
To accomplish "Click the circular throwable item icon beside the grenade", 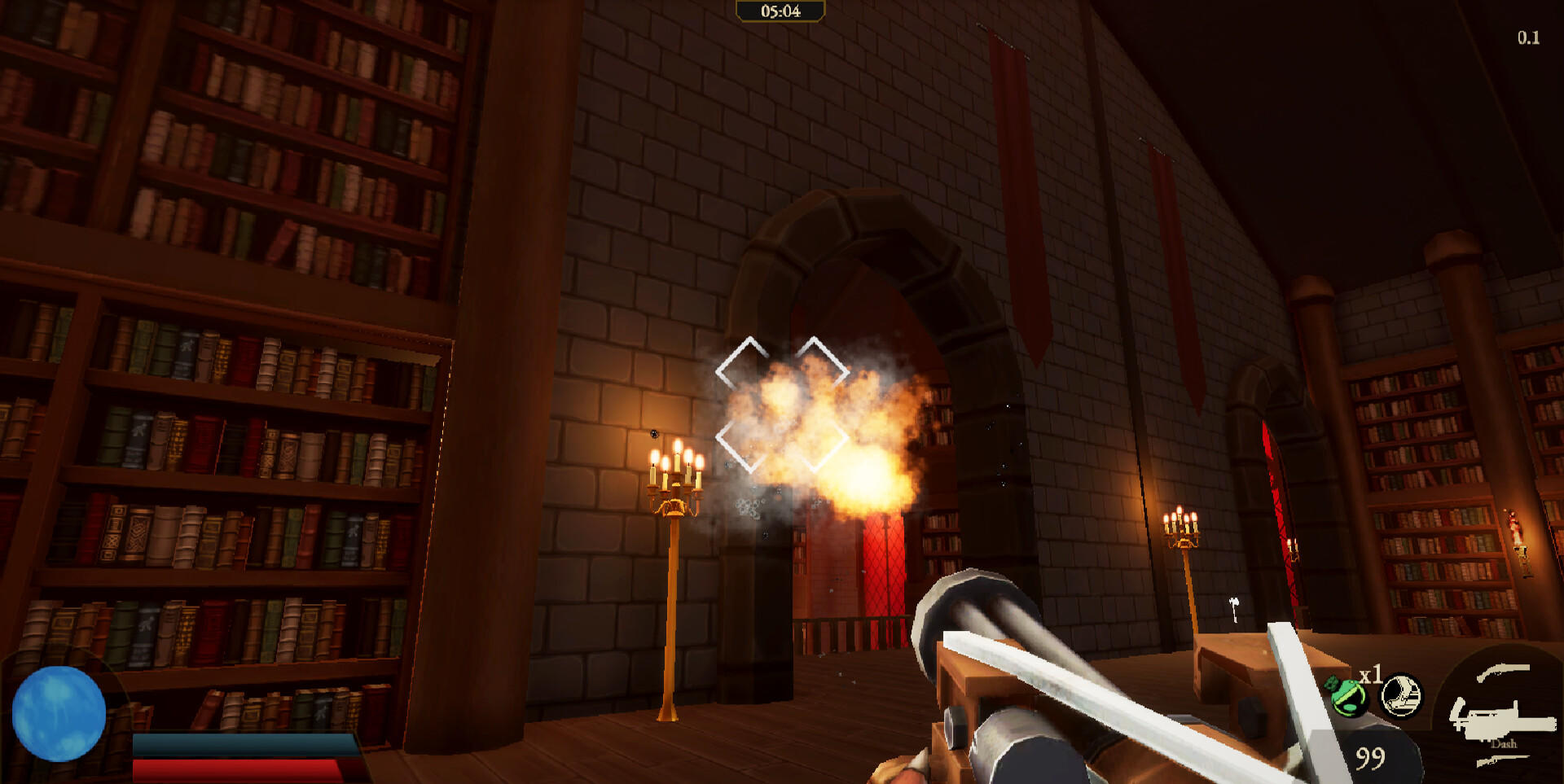I will click(1400, 695).
